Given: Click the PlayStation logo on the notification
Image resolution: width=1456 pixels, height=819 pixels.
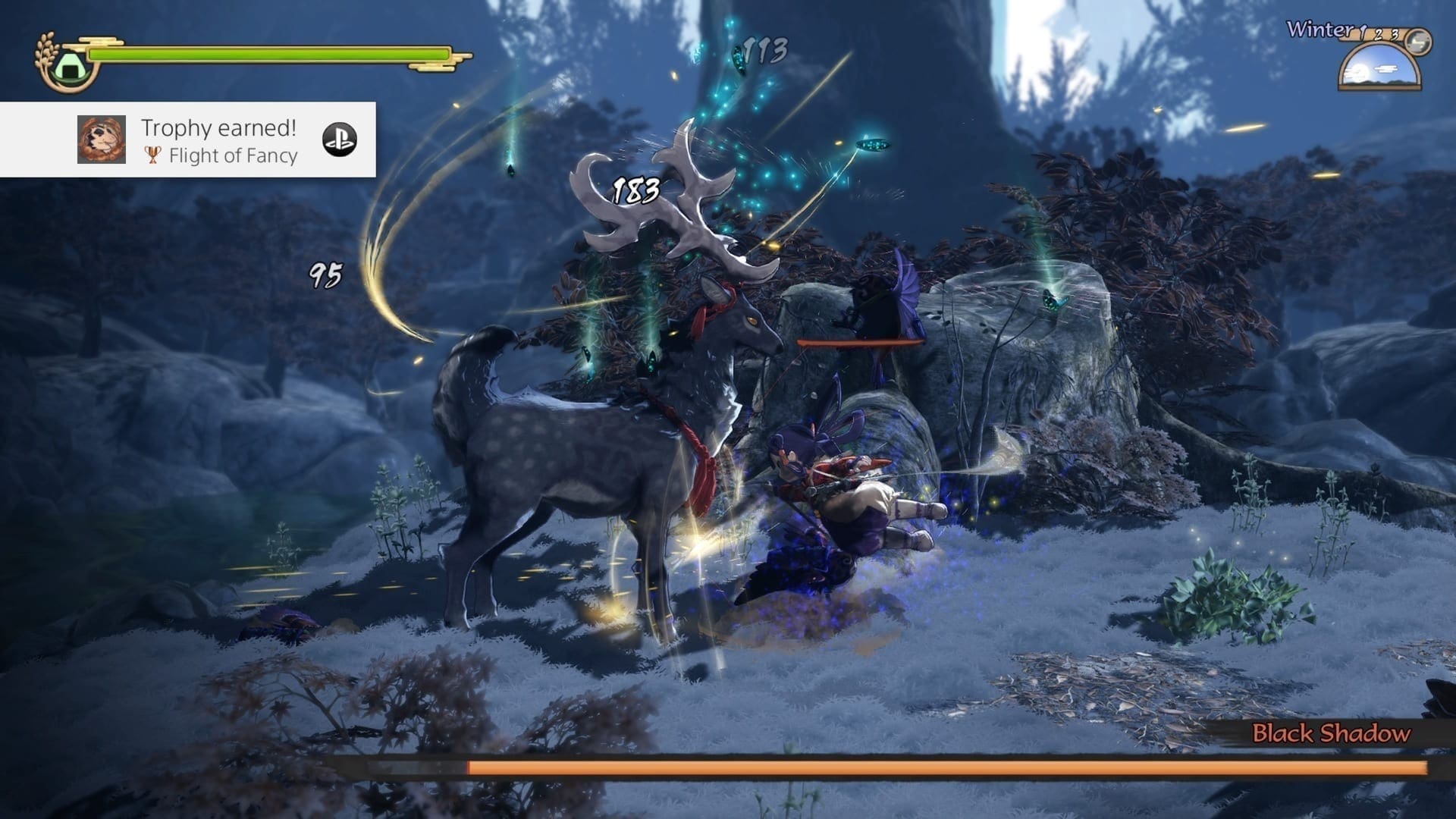Looking at the screenshot, I should click(x=339, y=140).
